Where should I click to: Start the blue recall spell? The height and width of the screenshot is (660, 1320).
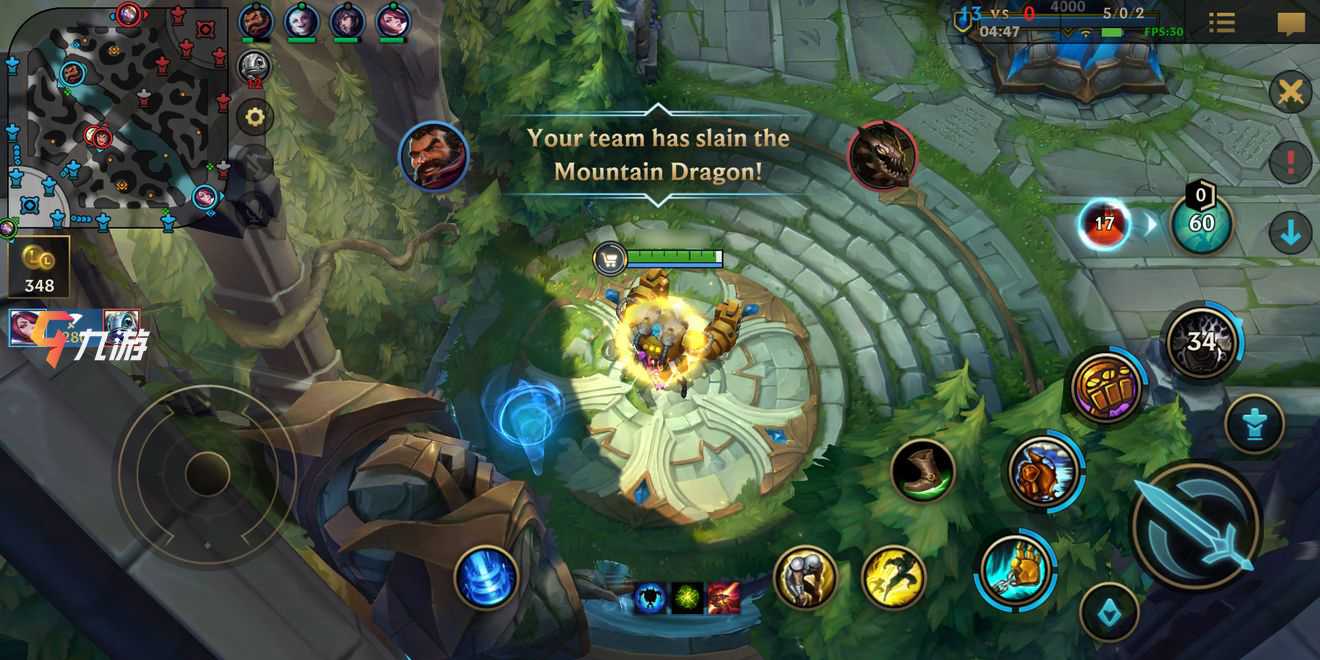(x=486, y=577)
